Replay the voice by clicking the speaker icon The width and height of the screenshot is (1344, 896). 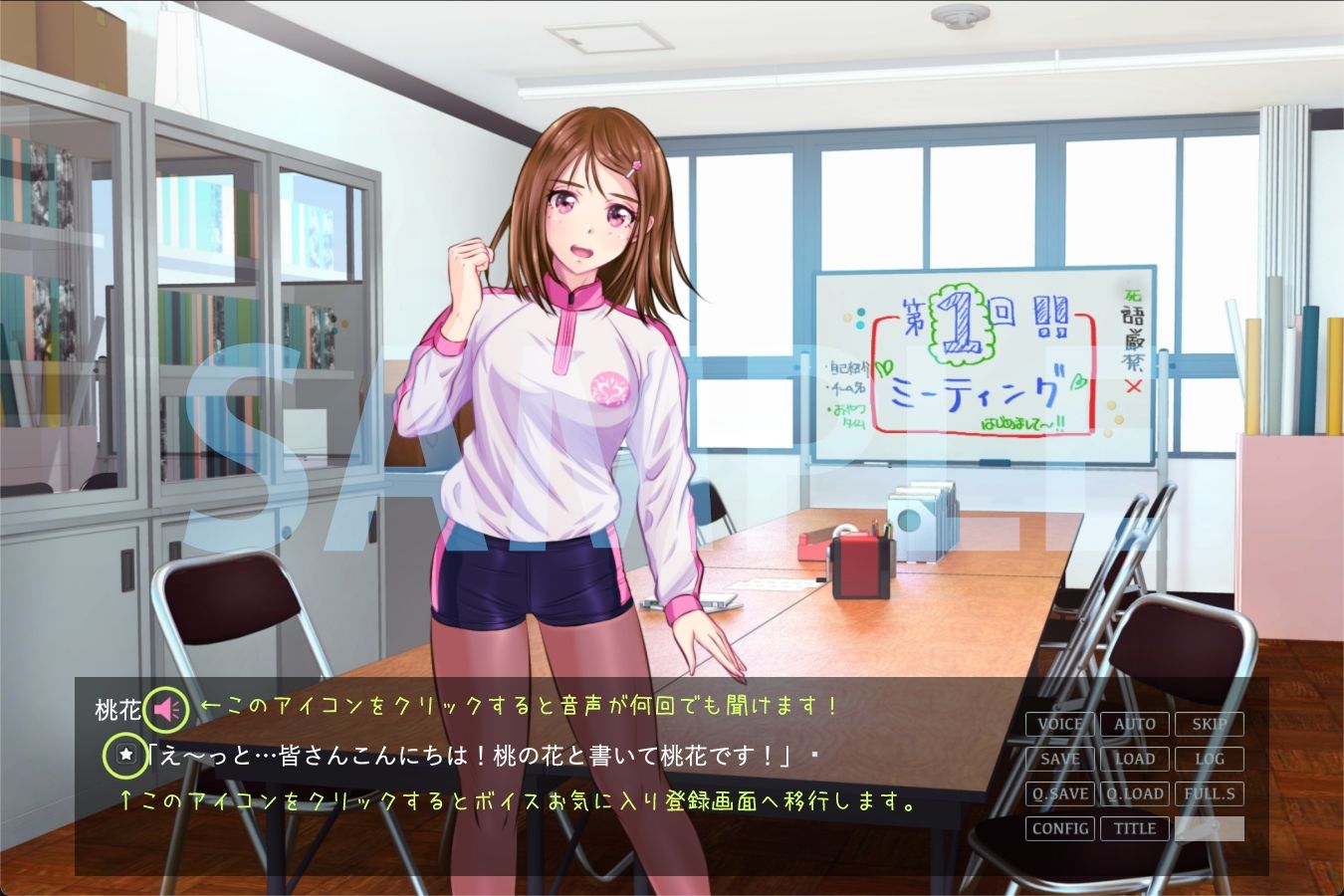coord(167,709)
